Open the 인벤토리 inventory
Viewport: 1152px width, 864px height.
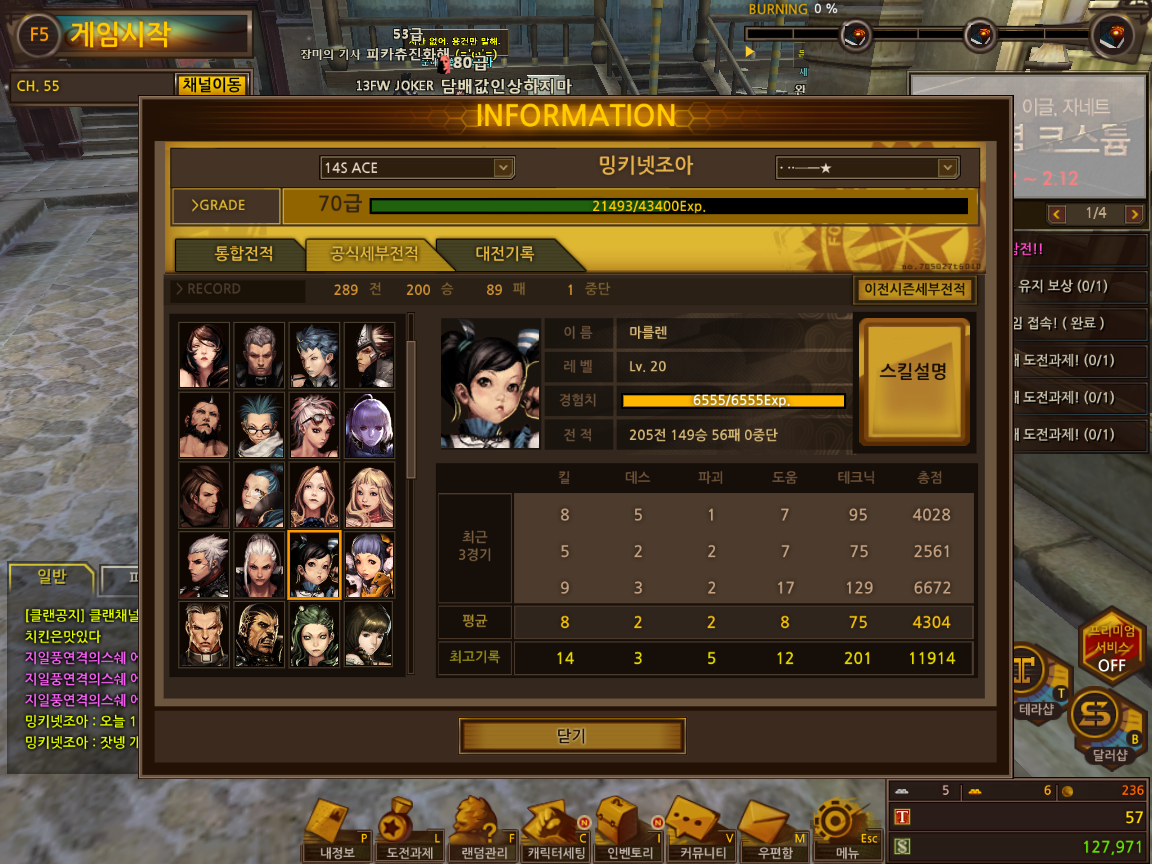625,831
